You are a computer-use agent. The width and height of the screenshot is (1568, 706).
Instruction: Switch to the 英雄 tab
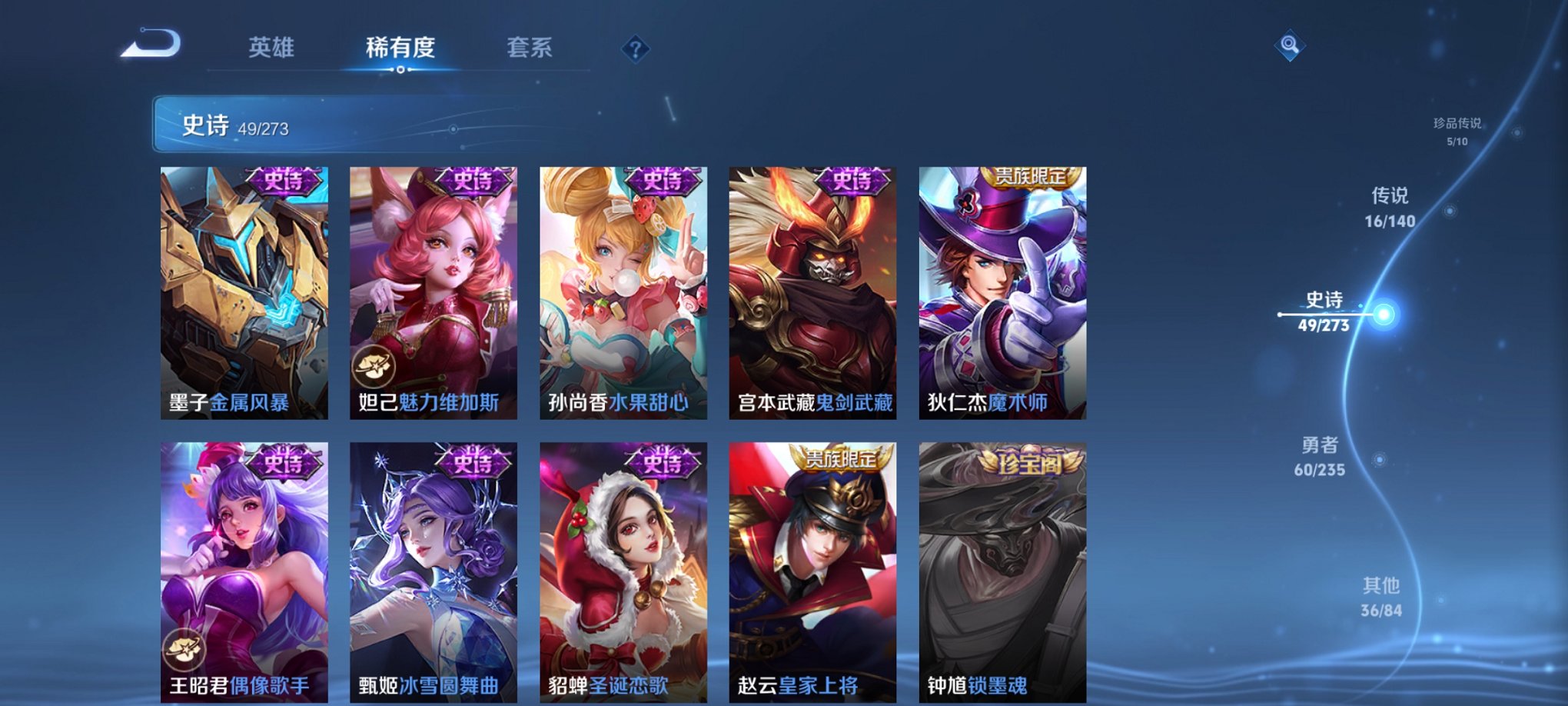click(273, 48)
